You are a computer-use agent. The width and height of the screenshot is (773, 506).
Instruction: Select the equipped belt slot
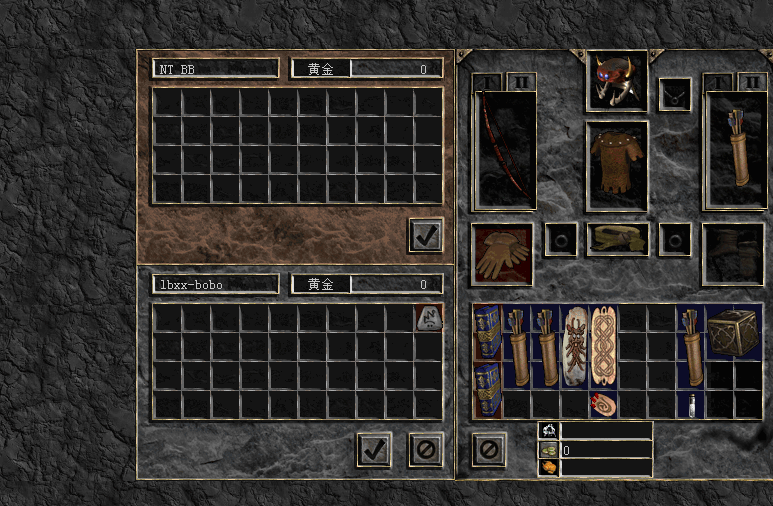[x=617, y=240]
